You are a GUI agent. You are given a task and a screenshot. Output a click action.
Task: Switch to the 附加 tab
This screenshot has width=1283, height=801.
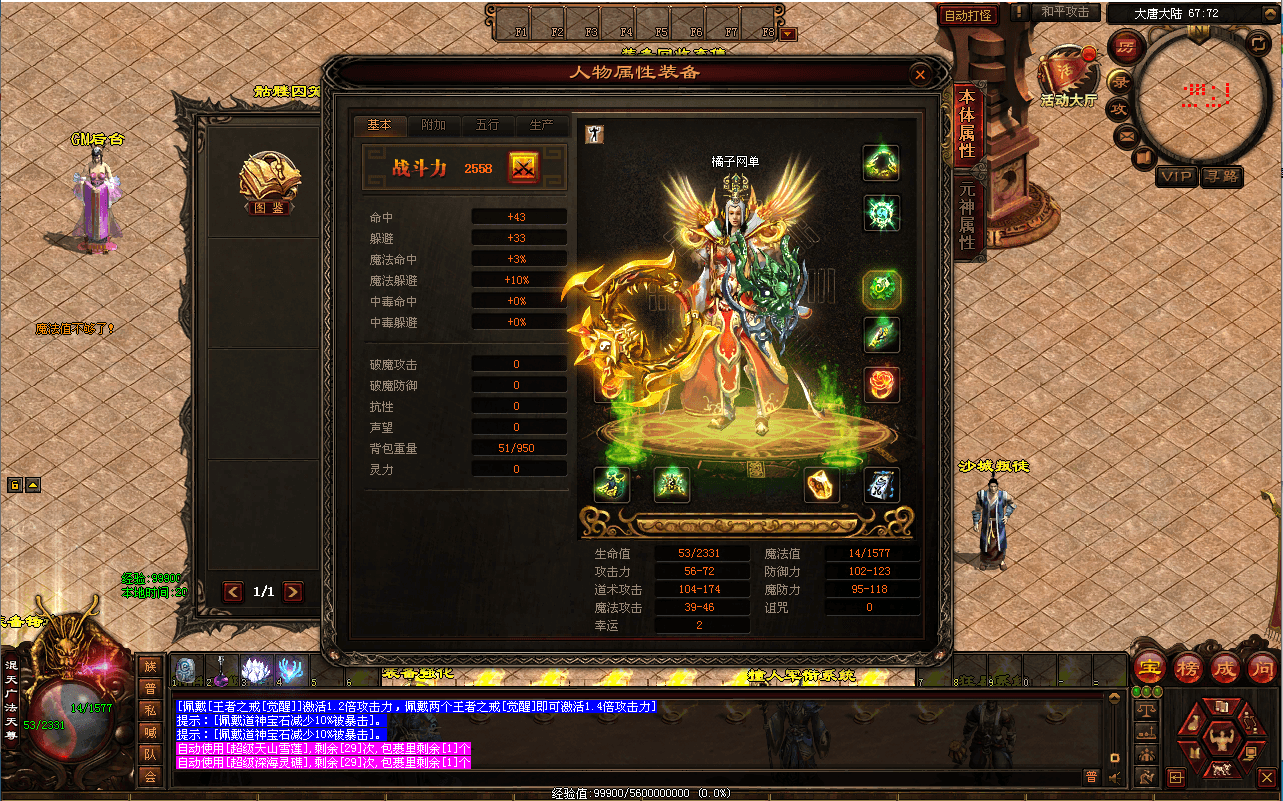(x=433, y=126)
